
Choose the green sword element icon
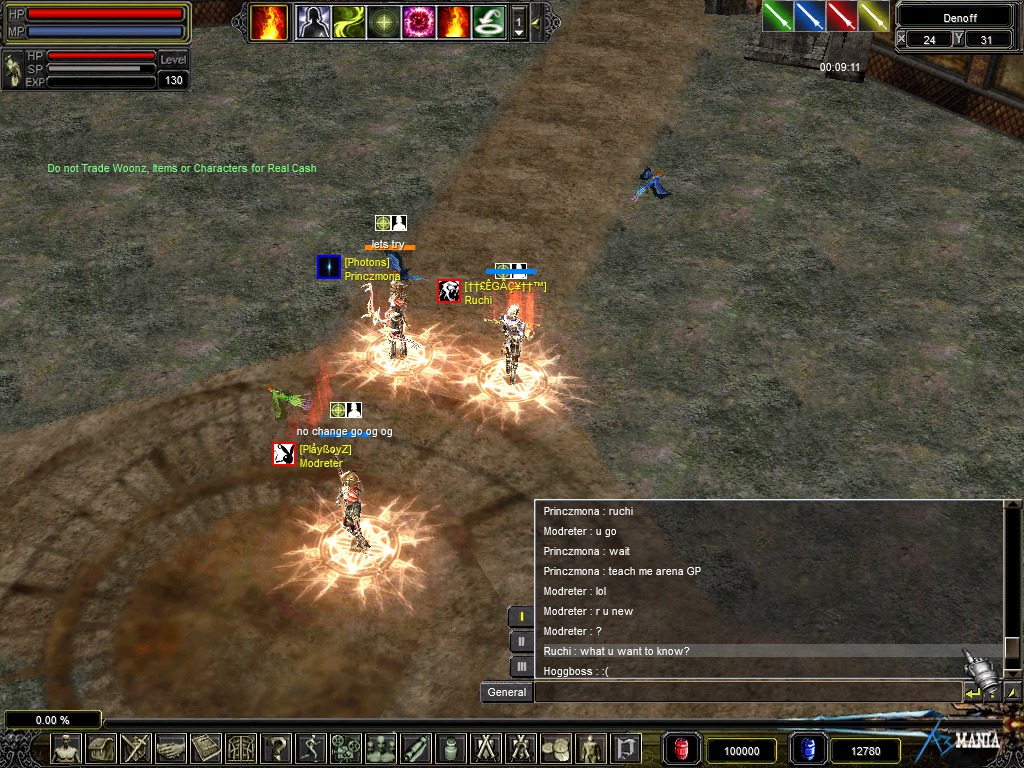[x=778, y=16]
